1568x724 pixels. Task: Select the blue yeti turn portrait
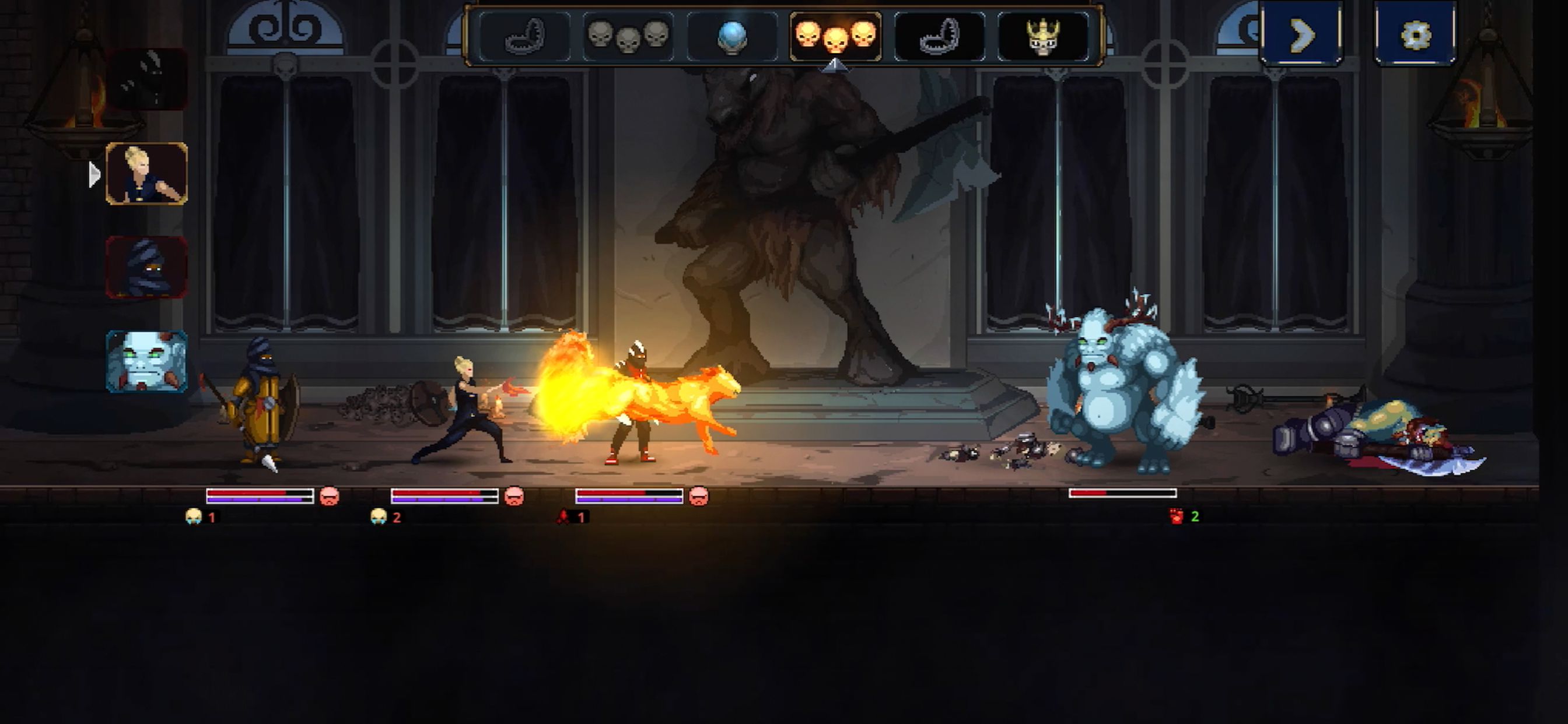coord(146,361)
